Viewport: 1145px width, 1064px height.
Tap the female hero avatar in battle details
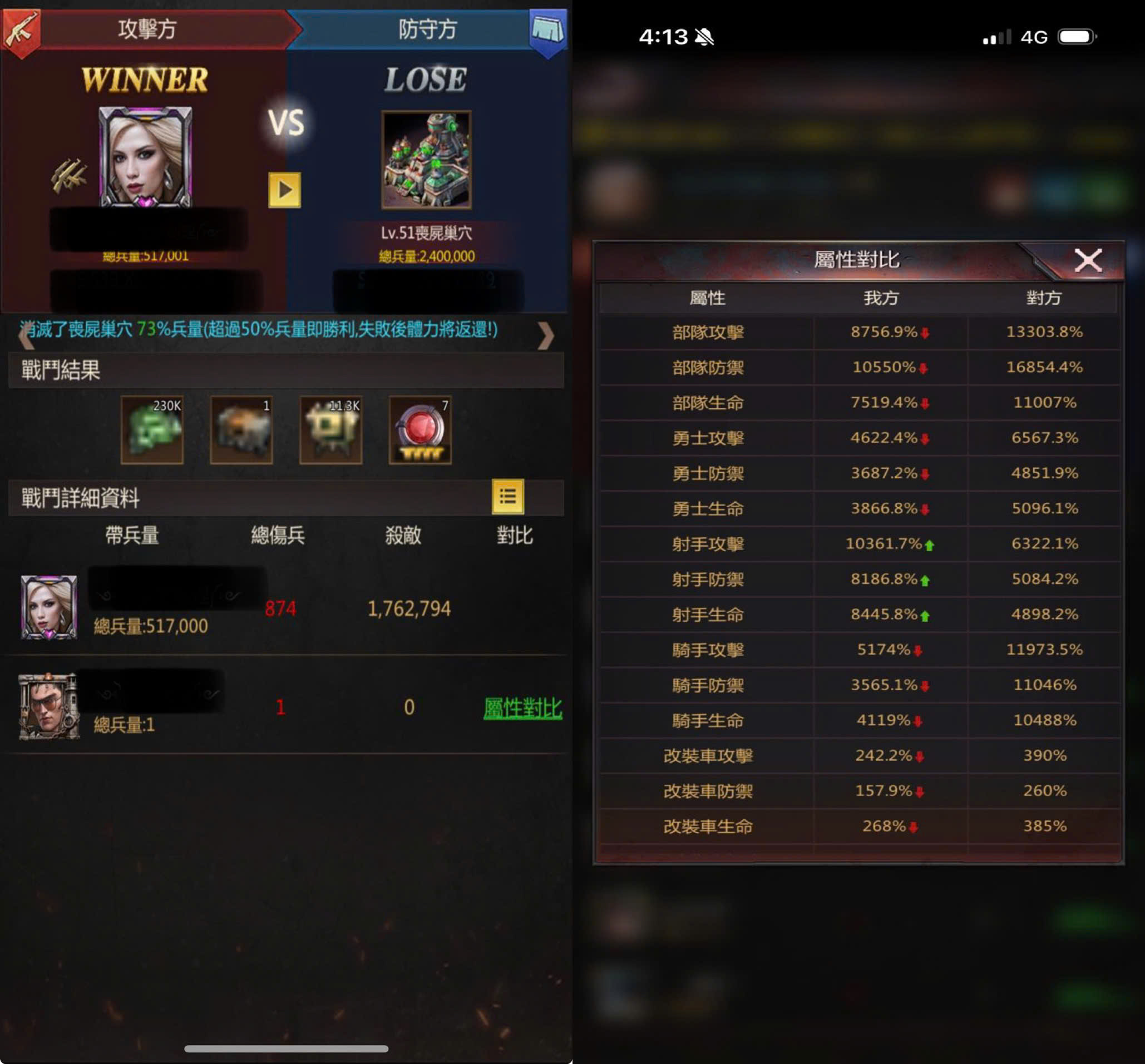[49, 607]
